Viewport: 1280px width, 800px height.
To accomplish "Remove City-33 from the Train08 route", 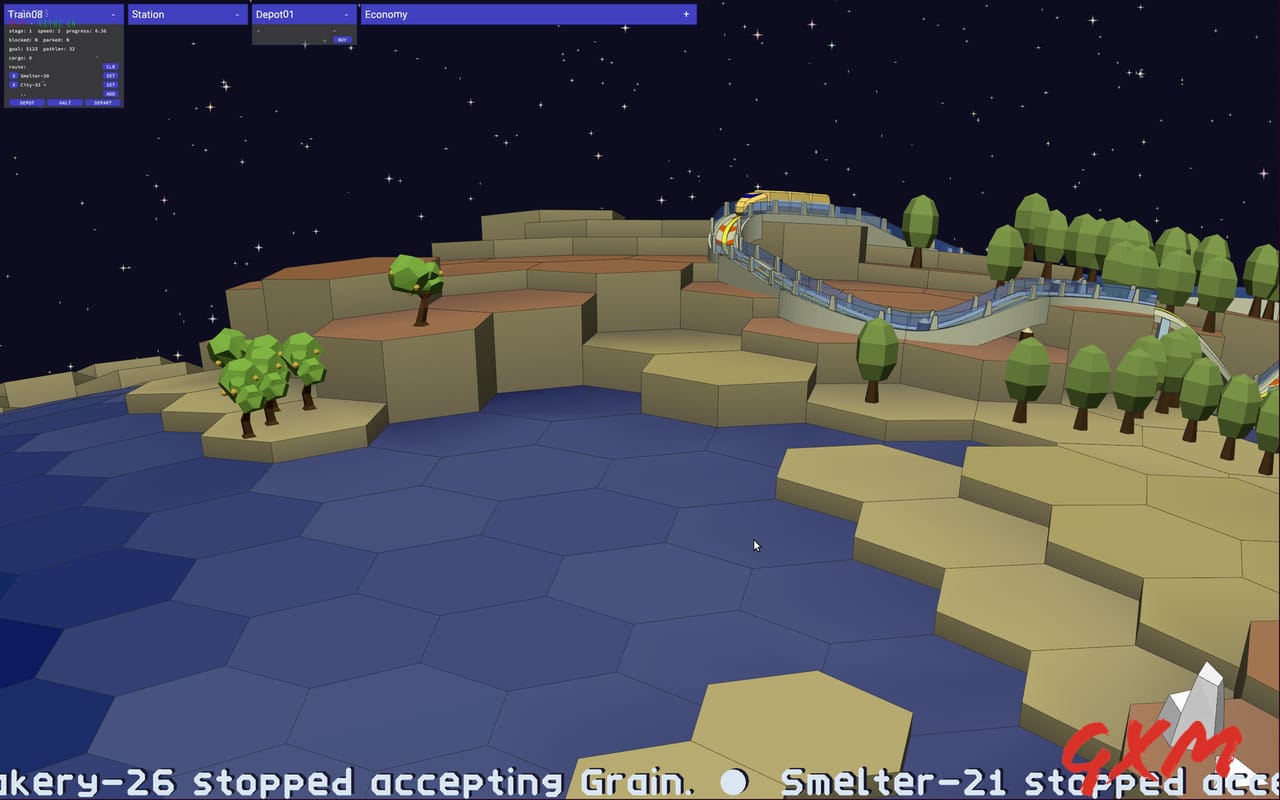I will pyautogui.click(x=13, y=85).
